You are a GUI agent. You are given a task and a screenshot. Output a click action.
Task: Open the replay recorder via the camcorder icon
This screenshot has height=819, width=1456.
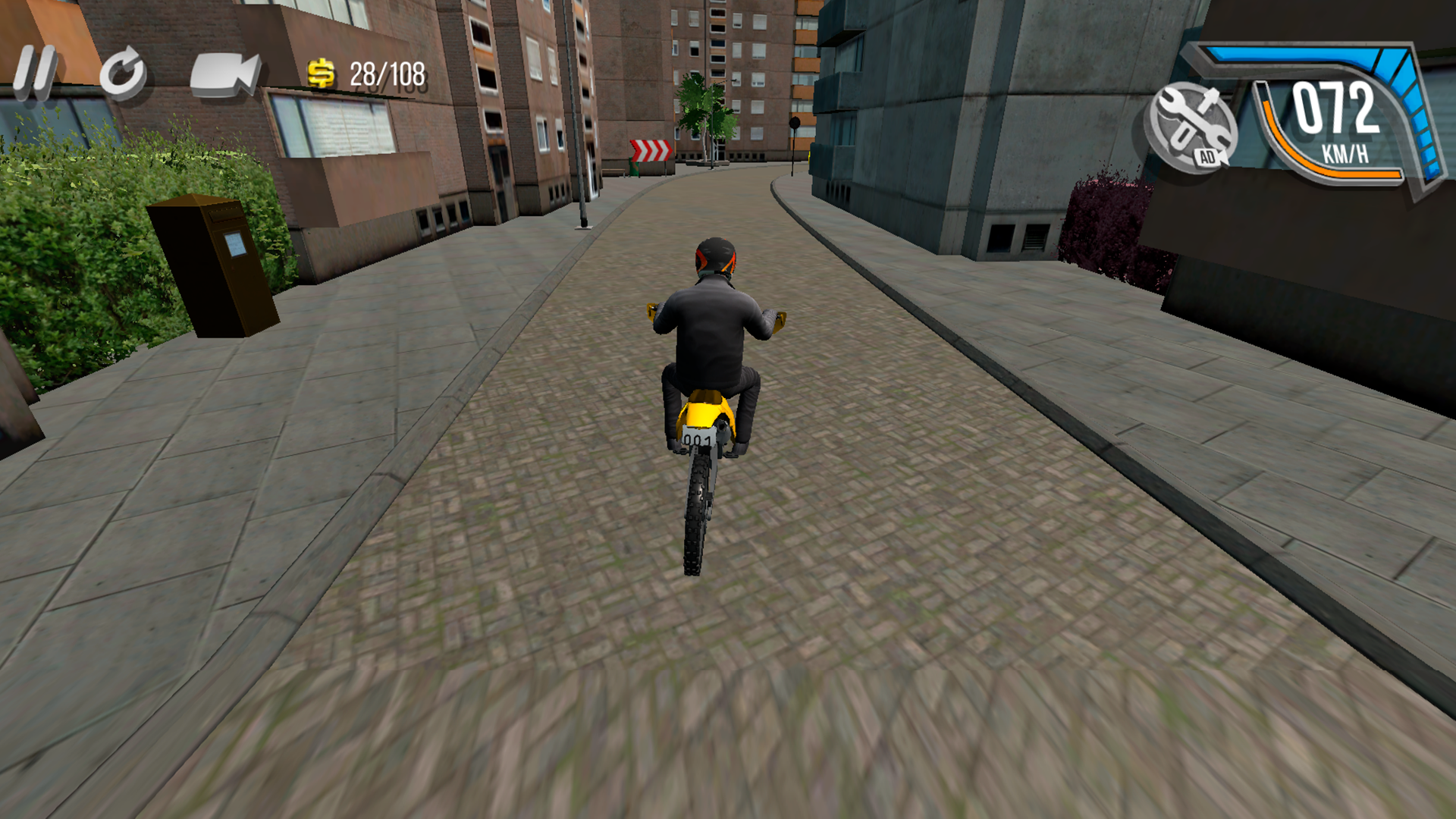click(222, 75)
